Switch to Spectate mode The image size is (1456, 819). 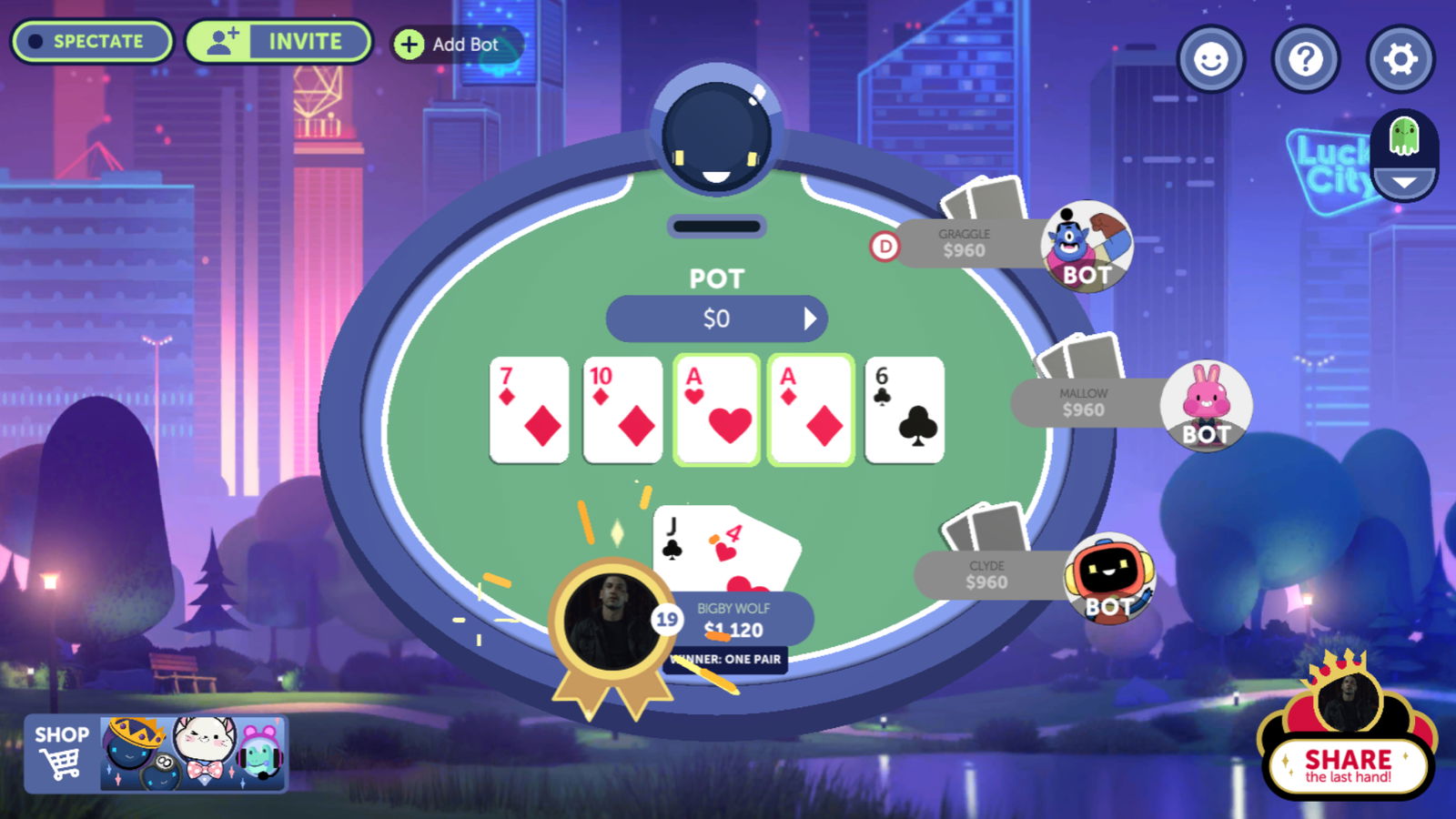tap(91, 41)
